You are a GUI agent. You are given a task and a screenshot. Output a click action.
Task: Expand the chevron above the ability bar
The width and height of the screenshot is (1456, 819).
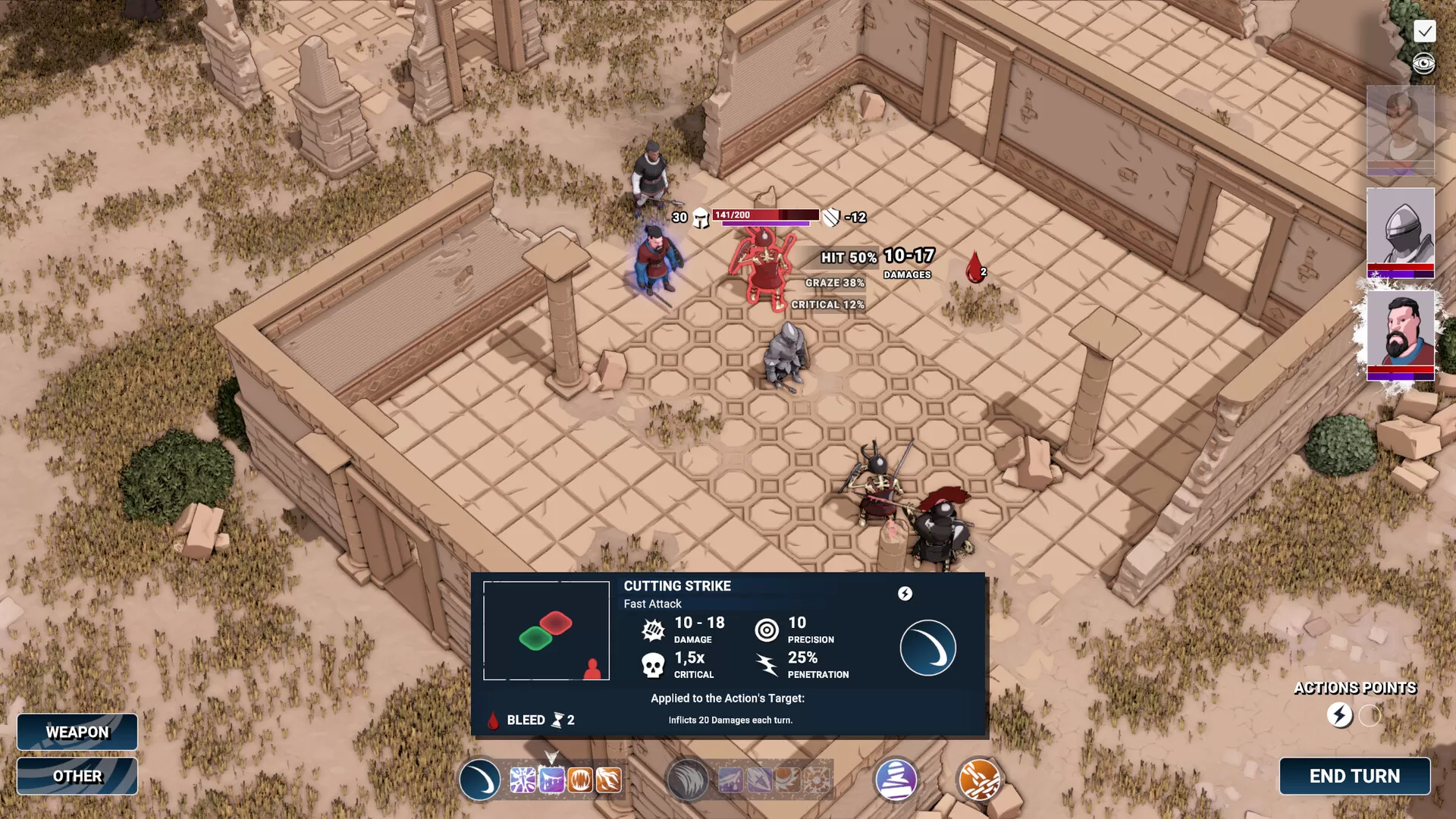tap(551, 757)
